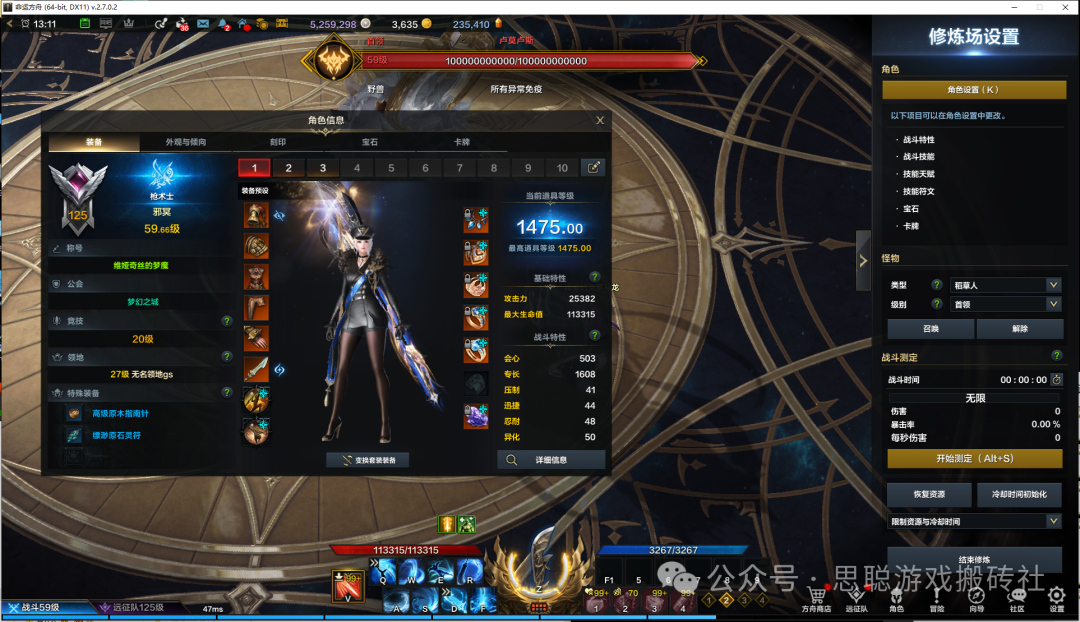Image resolution: width=1080 pixels, height=622 pixels.
Task: Open 角色设置 (K) in training panel
Action: tap(973, 90)
